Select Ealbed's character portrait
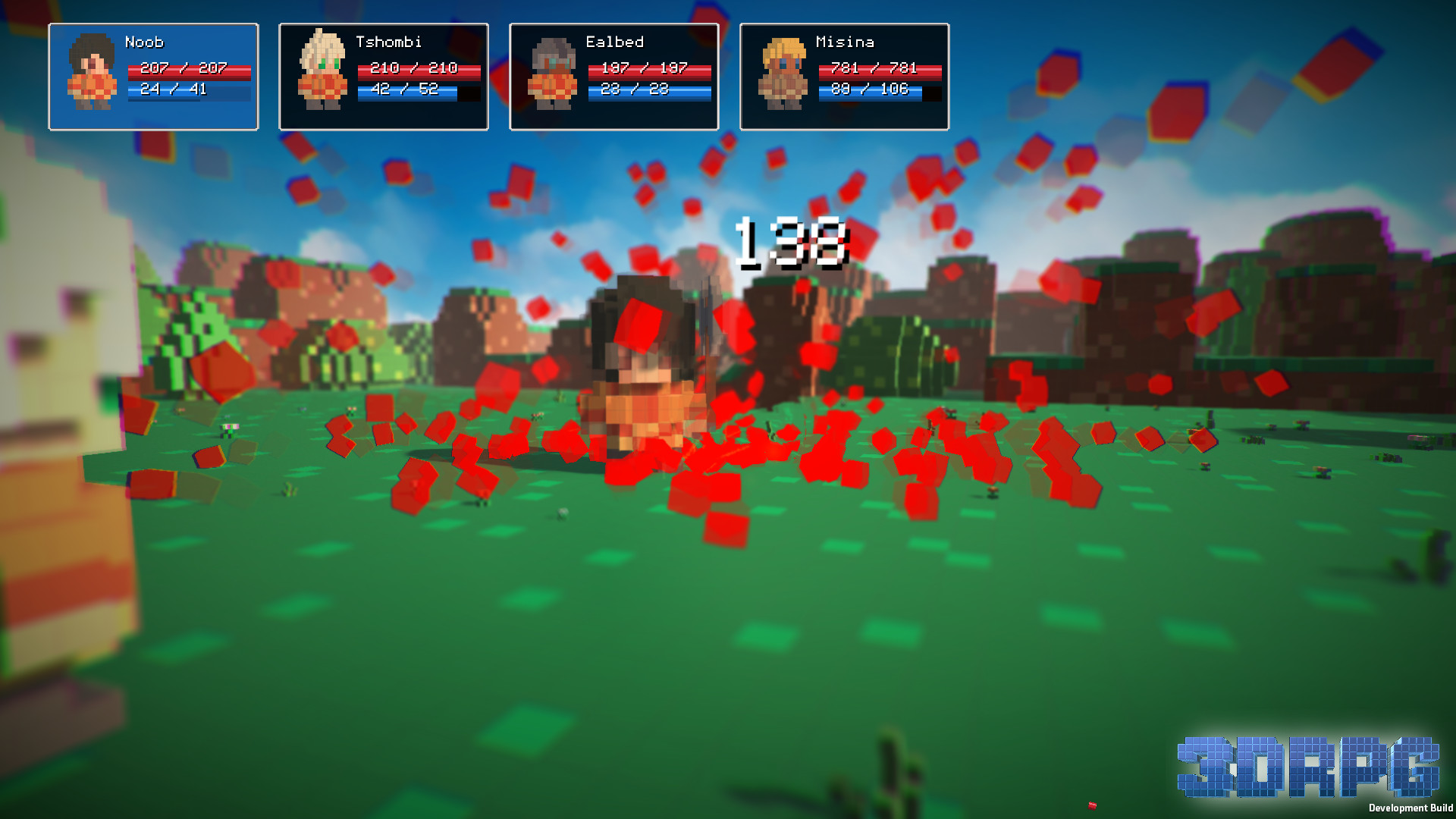The image size is (1456, 819). tap(552, 76)
